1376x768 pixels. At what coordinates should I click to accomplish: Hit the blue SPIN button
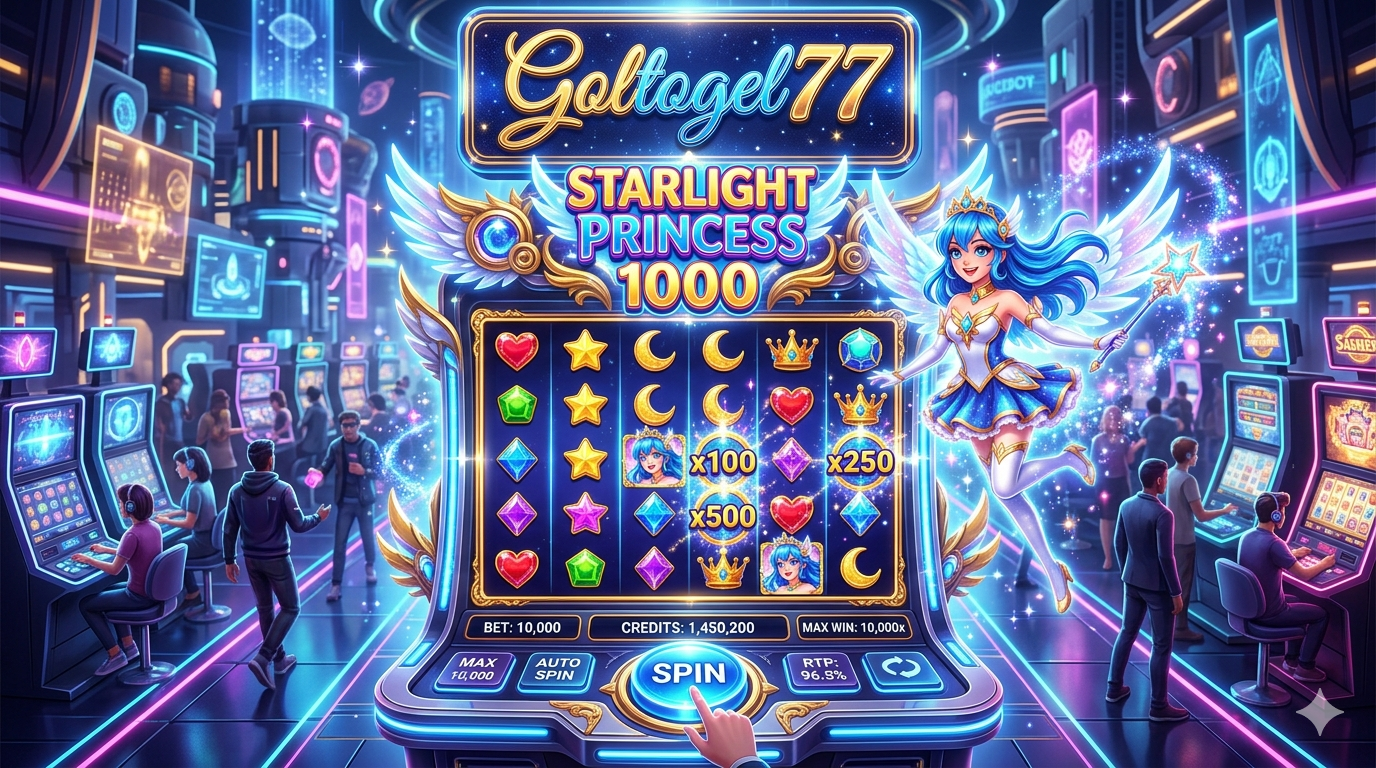tap(689, 674)
